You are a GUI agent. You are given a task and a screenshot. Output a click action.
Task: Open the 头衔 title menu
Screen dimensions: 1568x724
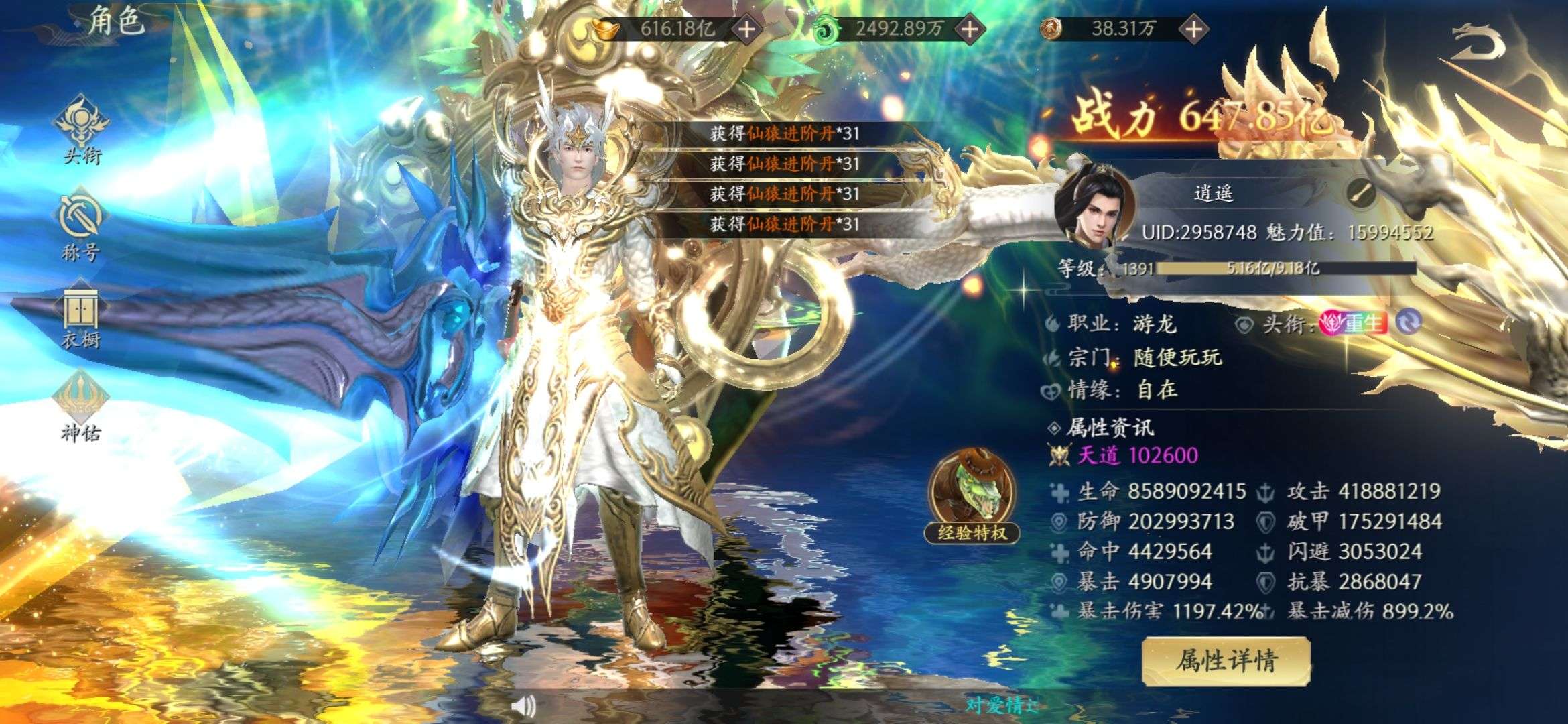tap(82, 129)
